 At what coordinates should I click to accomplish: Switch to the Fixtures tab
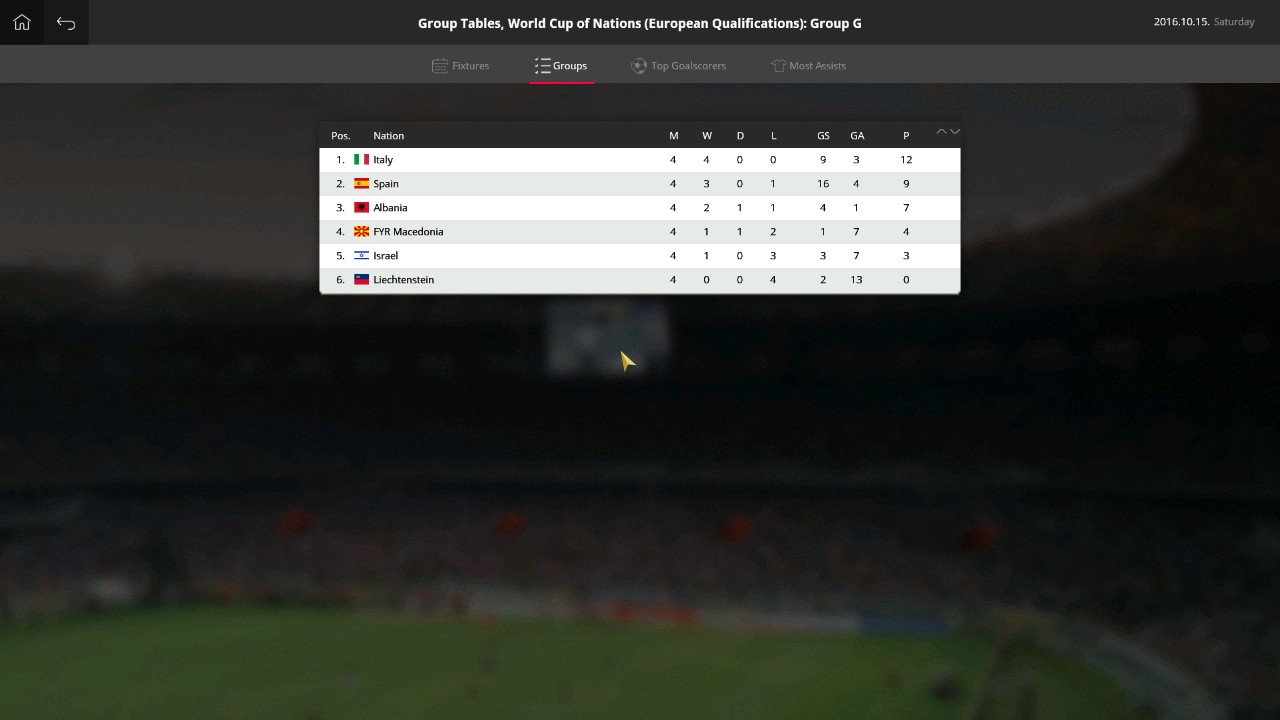pyautogui.click(x=469, y=65)
